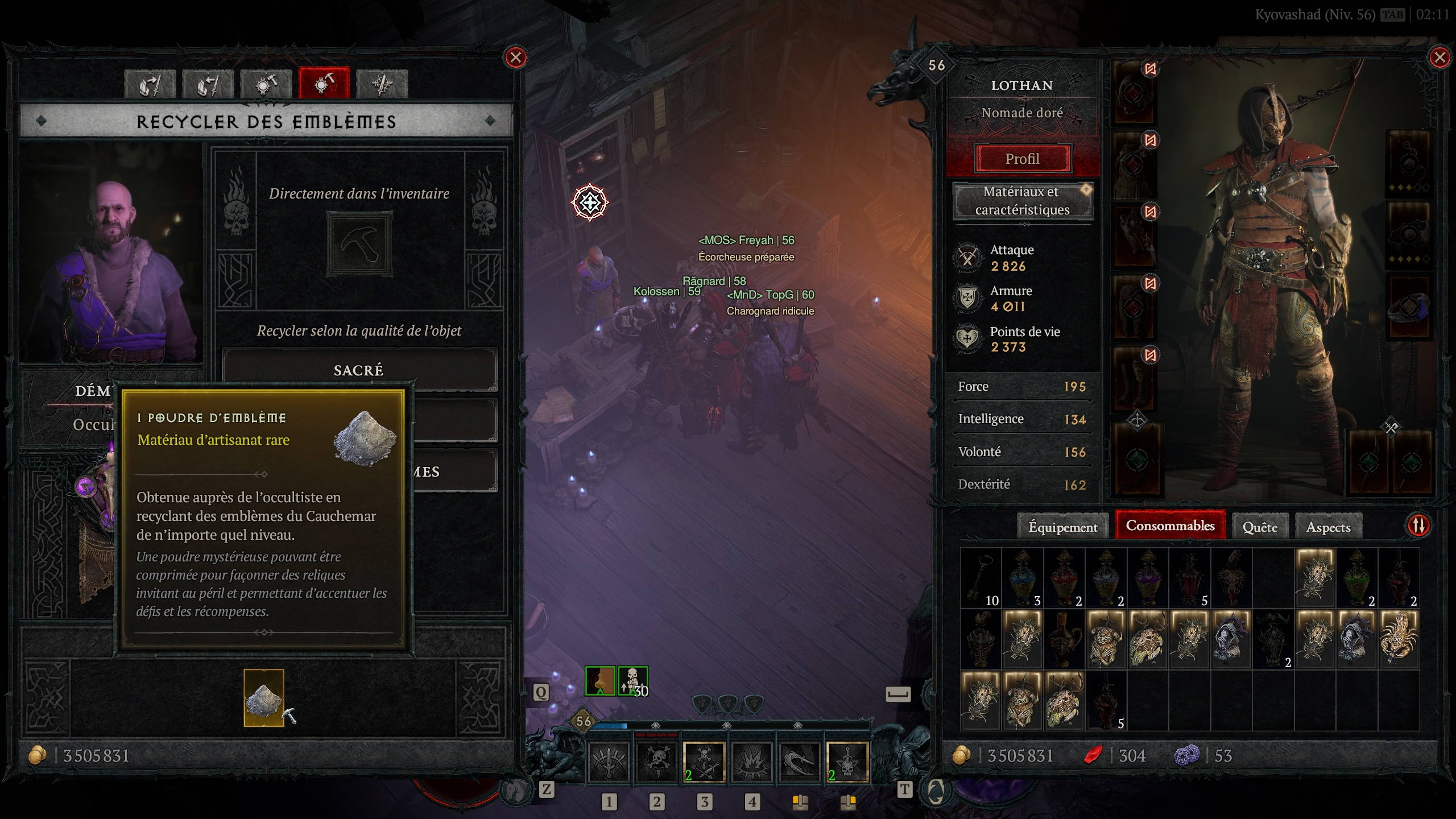Use the skill bound to key 4

point(752,762)
